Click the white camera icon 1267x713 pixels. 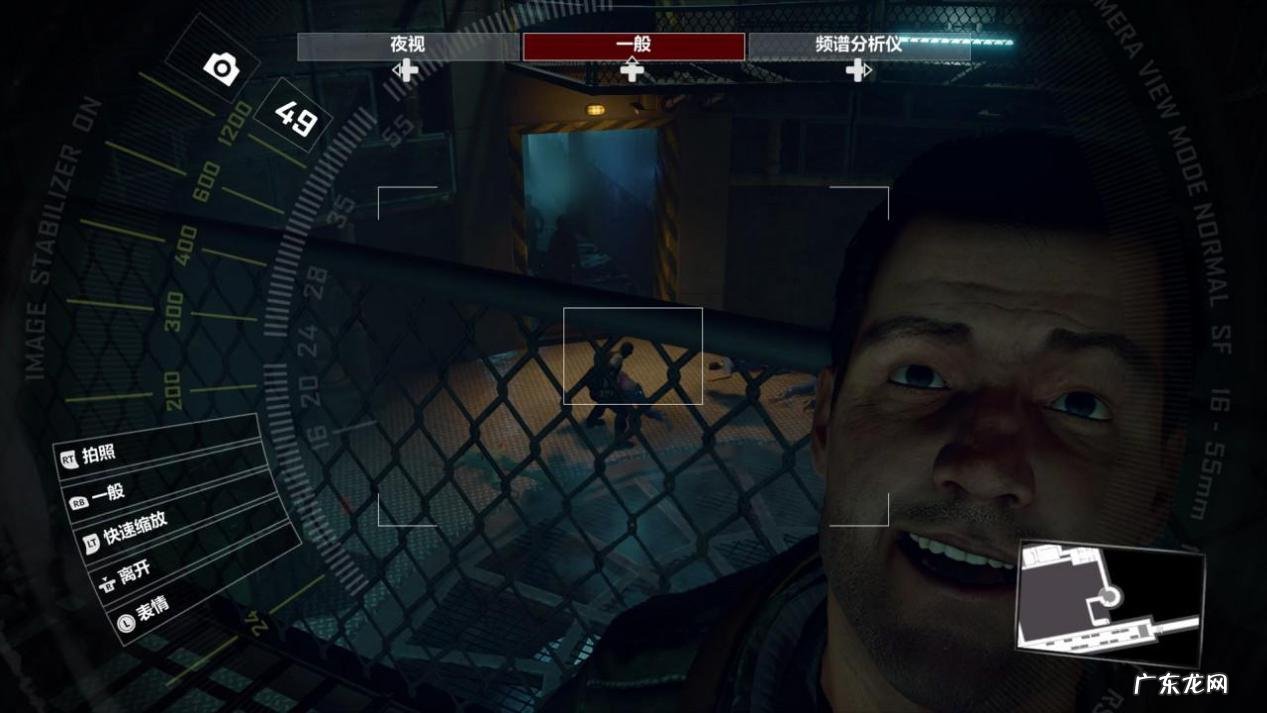(x=220, y=68)
